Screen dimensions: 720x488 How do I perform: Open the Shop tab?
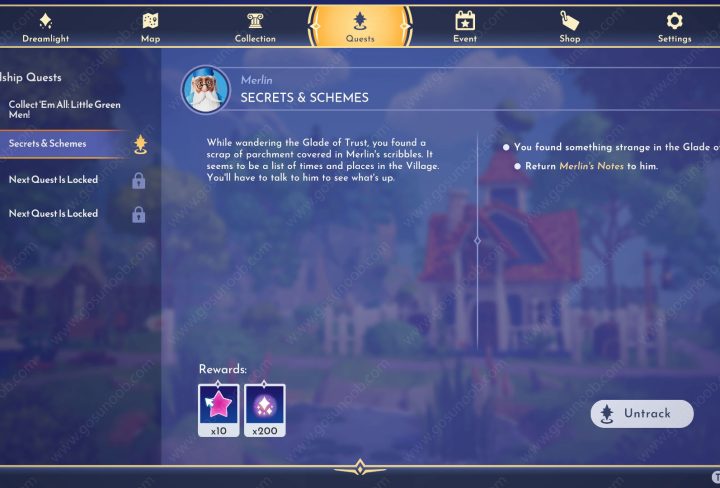(x=569, y=27)
